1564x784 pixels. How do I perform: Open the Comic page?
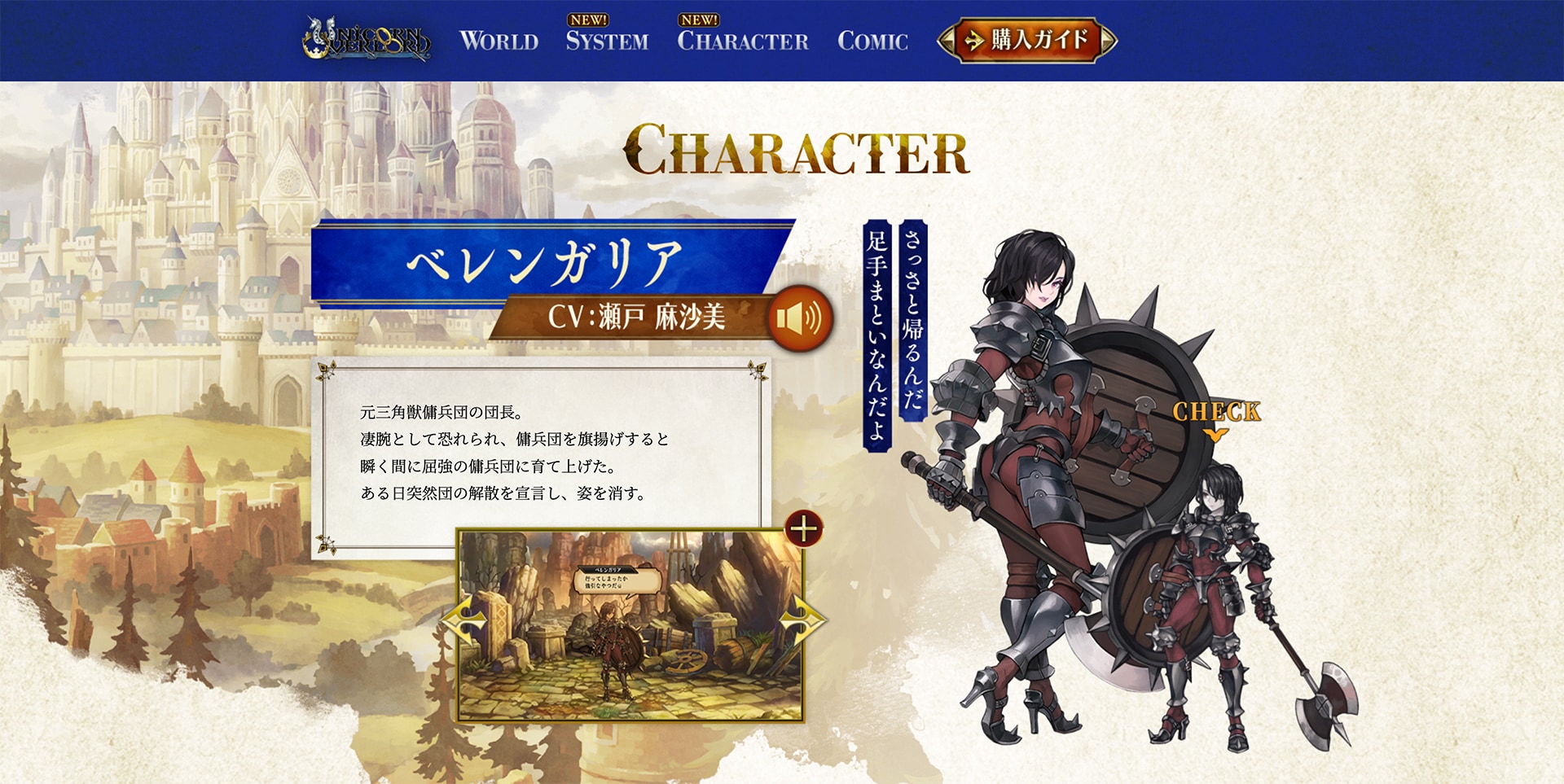(872, 41)
